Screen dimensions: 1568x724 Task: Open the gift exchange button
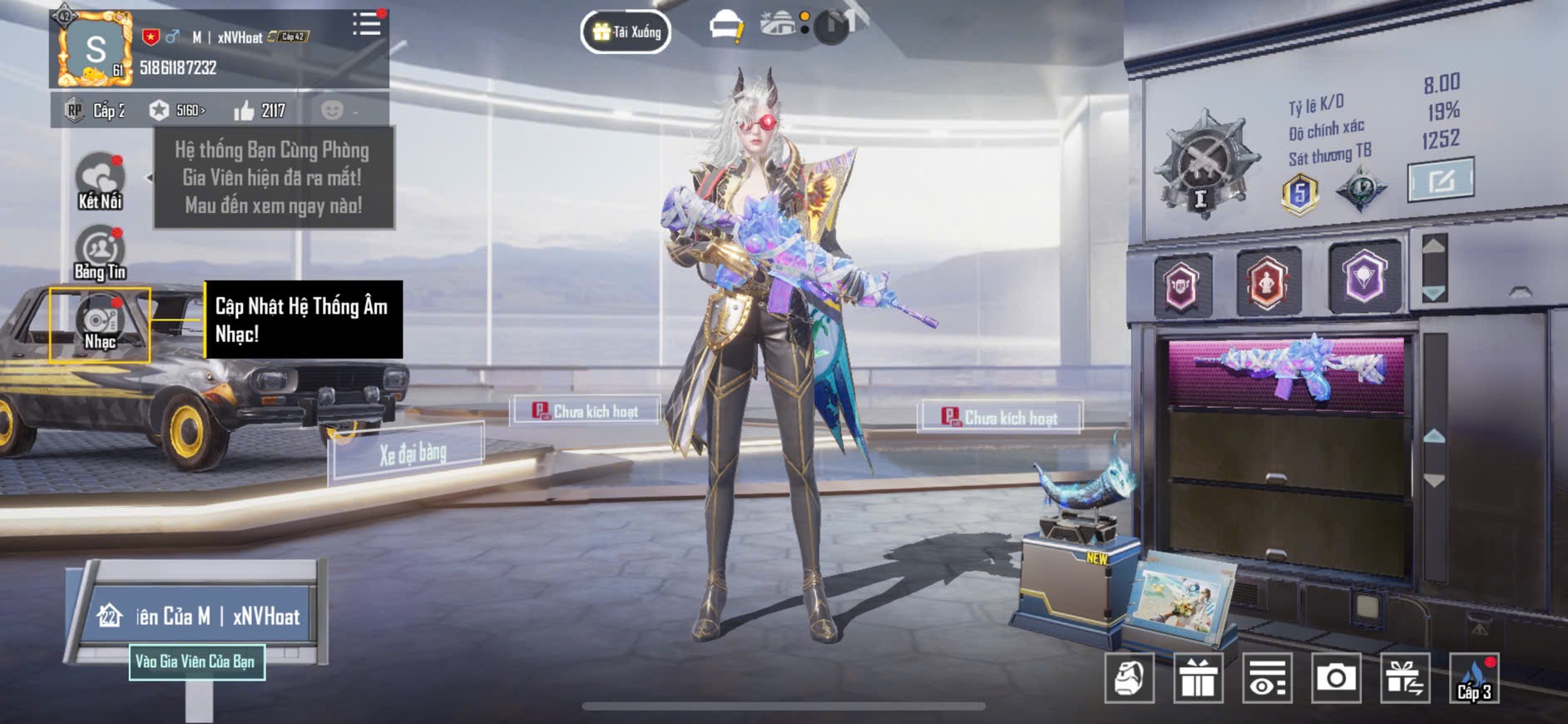coord(1405,678)
